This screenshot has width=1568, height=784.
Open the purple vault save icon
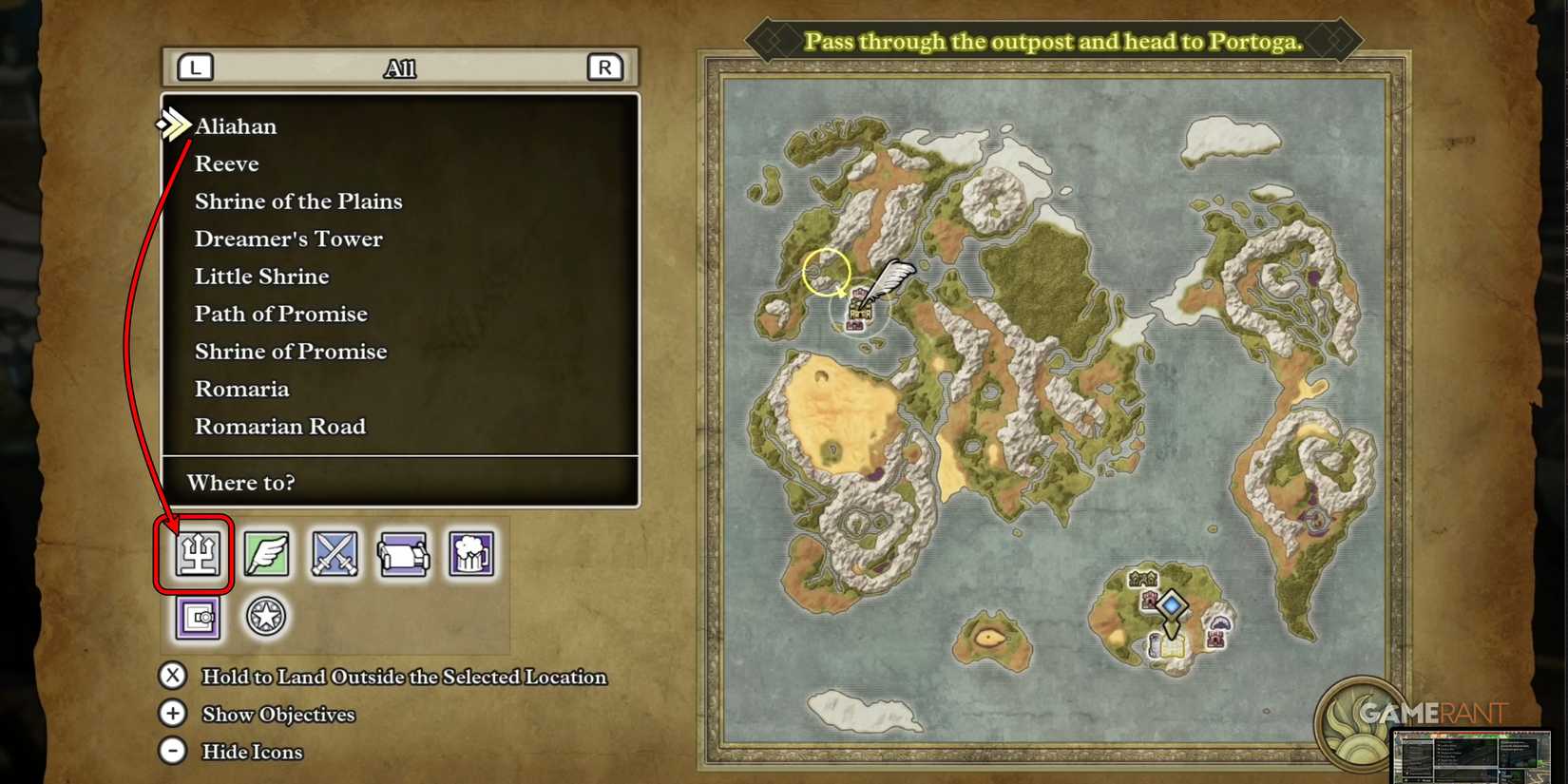click(x=196, y=620)
